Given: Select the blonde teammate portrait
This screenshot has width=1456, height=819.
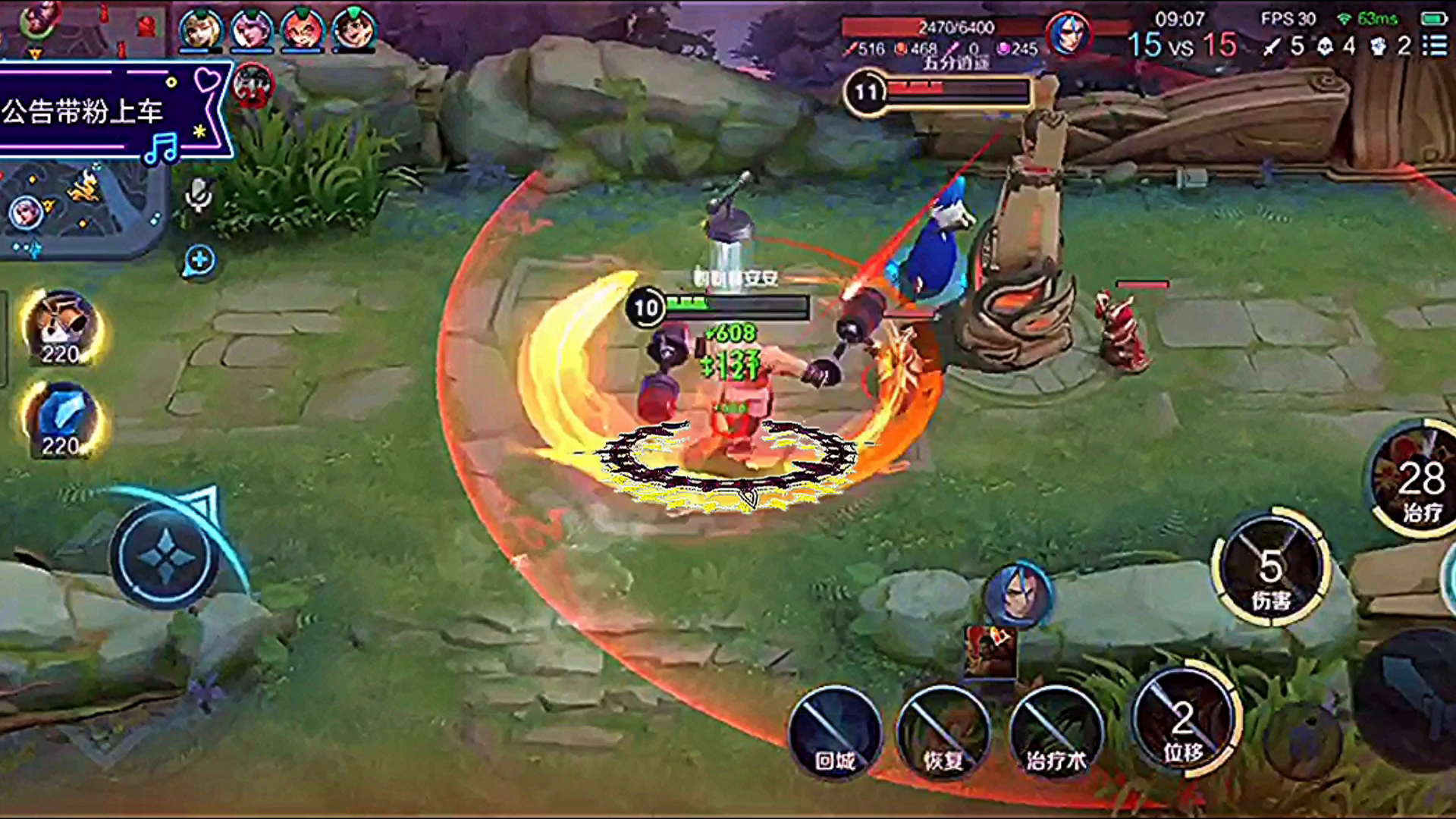Looking at the screenshot, I should (200, 29).
